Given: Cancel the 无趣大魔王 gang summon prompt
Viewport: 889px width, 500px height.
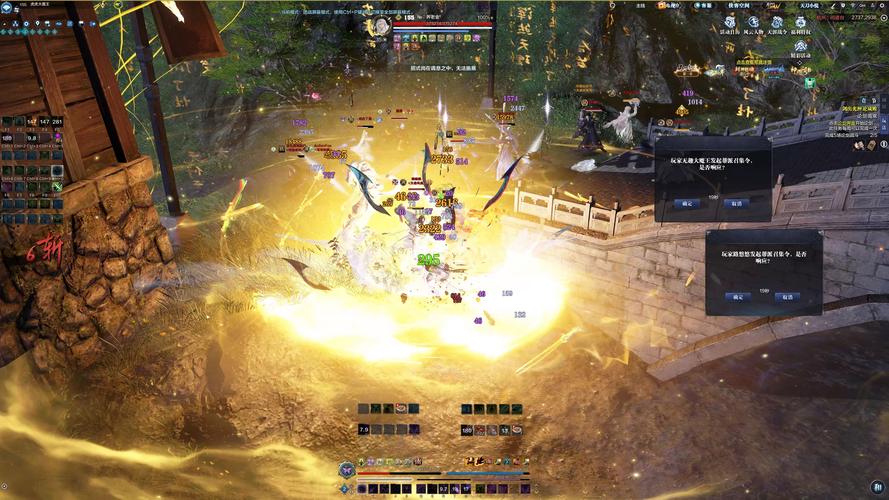Looking at the screenshot, I should (736, 202).
